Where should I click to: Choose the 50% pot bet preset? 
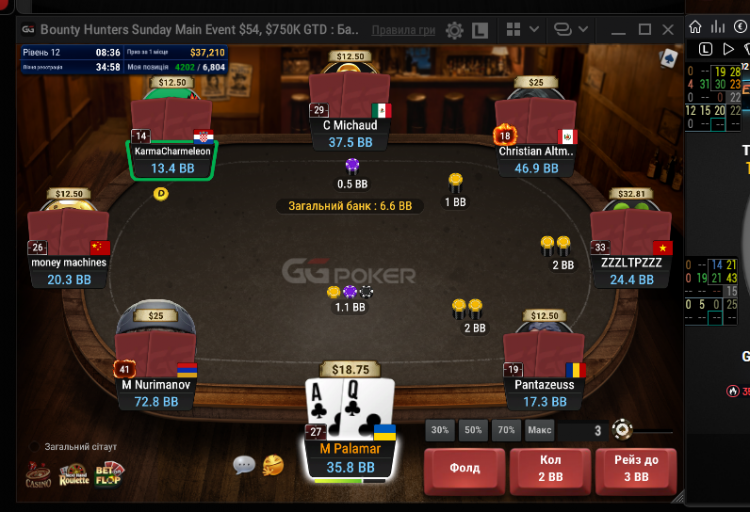coord(473,431)
